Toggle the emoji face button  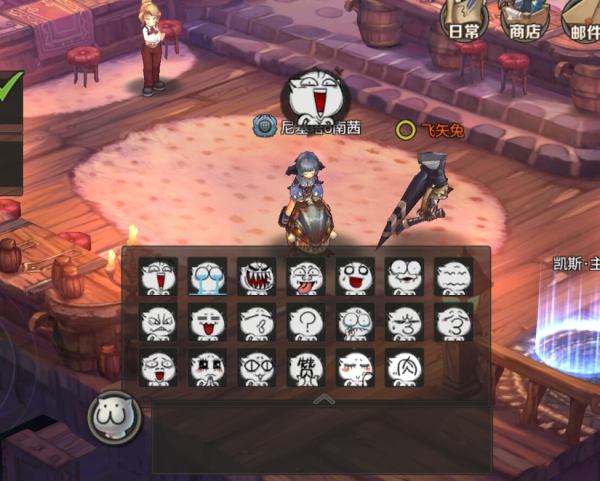tap(114, 416)
